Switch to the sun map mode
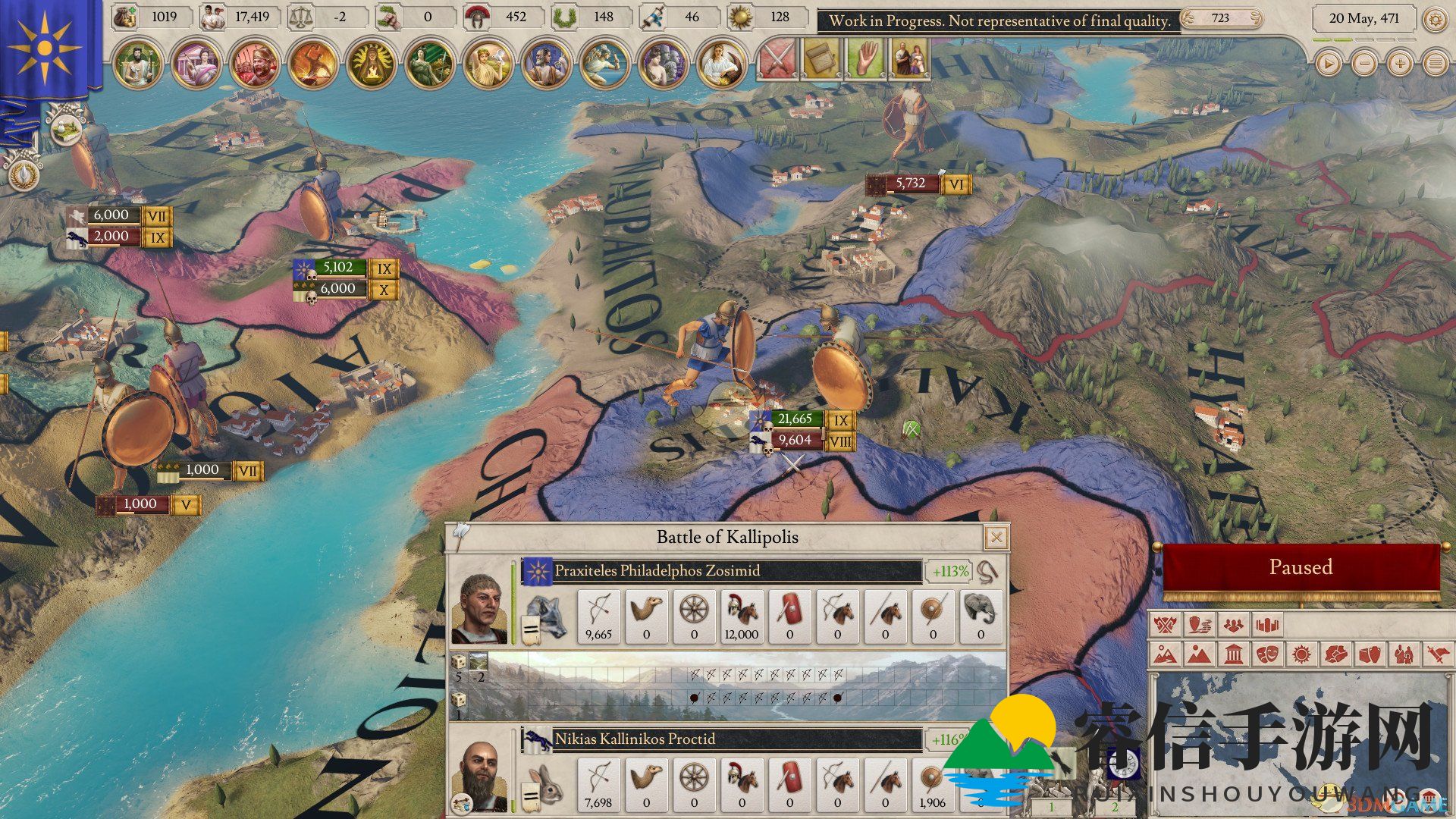The width and height of the screenshot is (1456, 819). coord(1301,654)
